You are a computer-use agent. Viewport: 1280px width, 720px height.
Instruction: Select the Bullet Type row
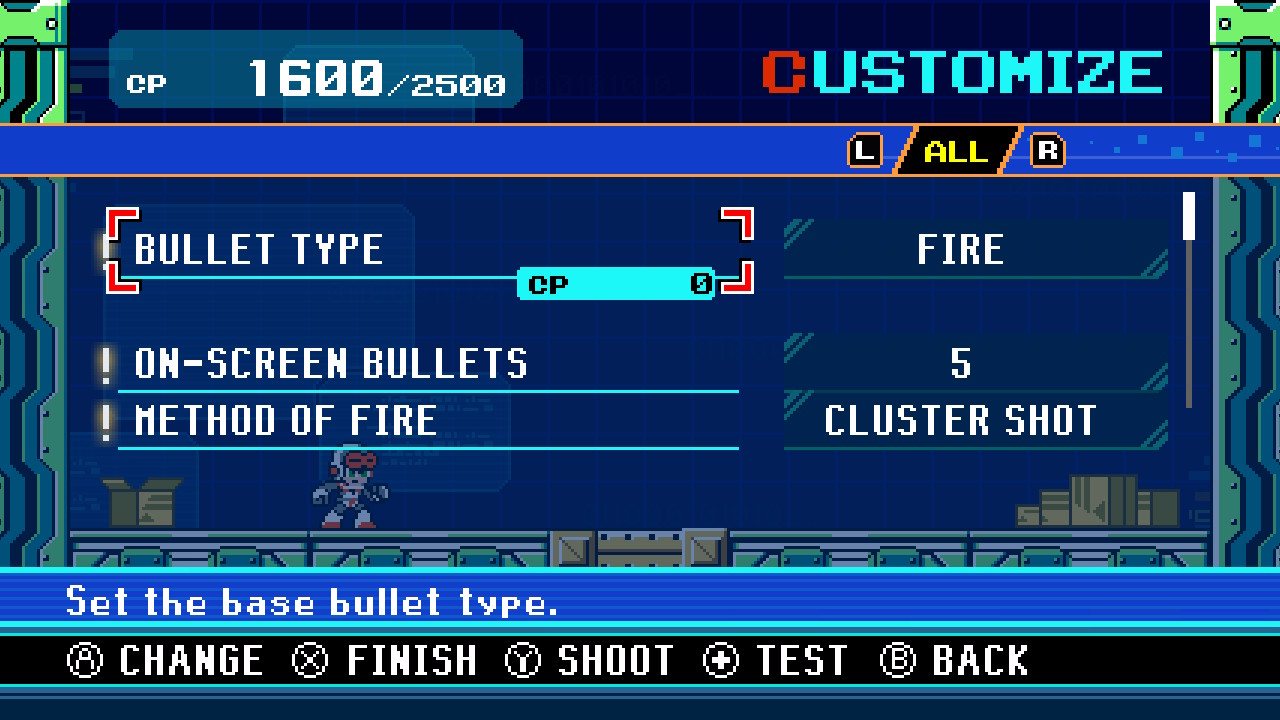coord(428,250)
